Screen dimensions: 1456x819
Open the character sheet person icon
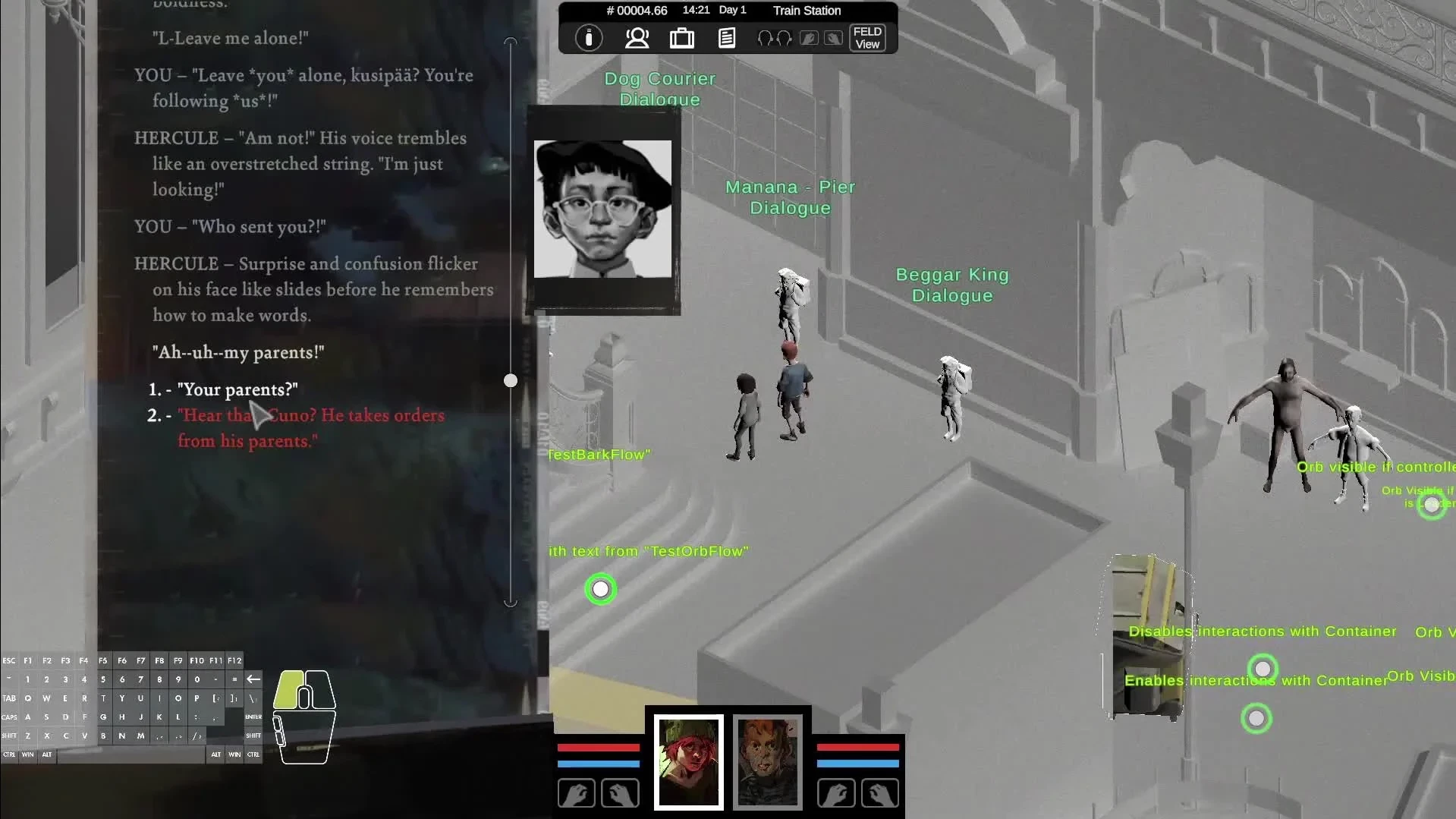pyautogui.click(x=637, y=38)
